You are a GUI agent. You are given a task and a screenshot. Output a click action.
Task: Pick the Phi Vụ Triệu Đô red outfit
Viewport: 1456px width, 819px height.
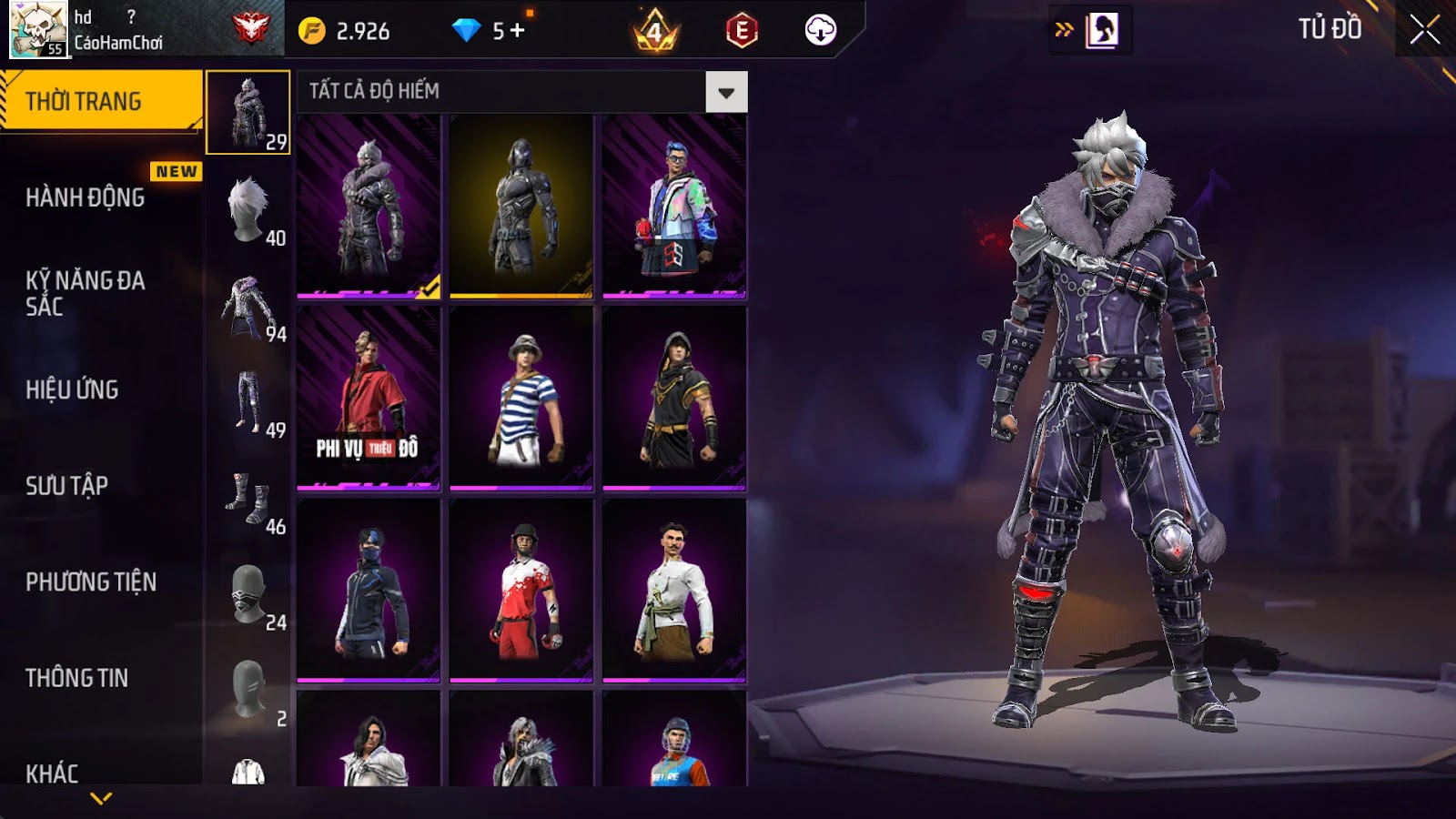[369, 399]
